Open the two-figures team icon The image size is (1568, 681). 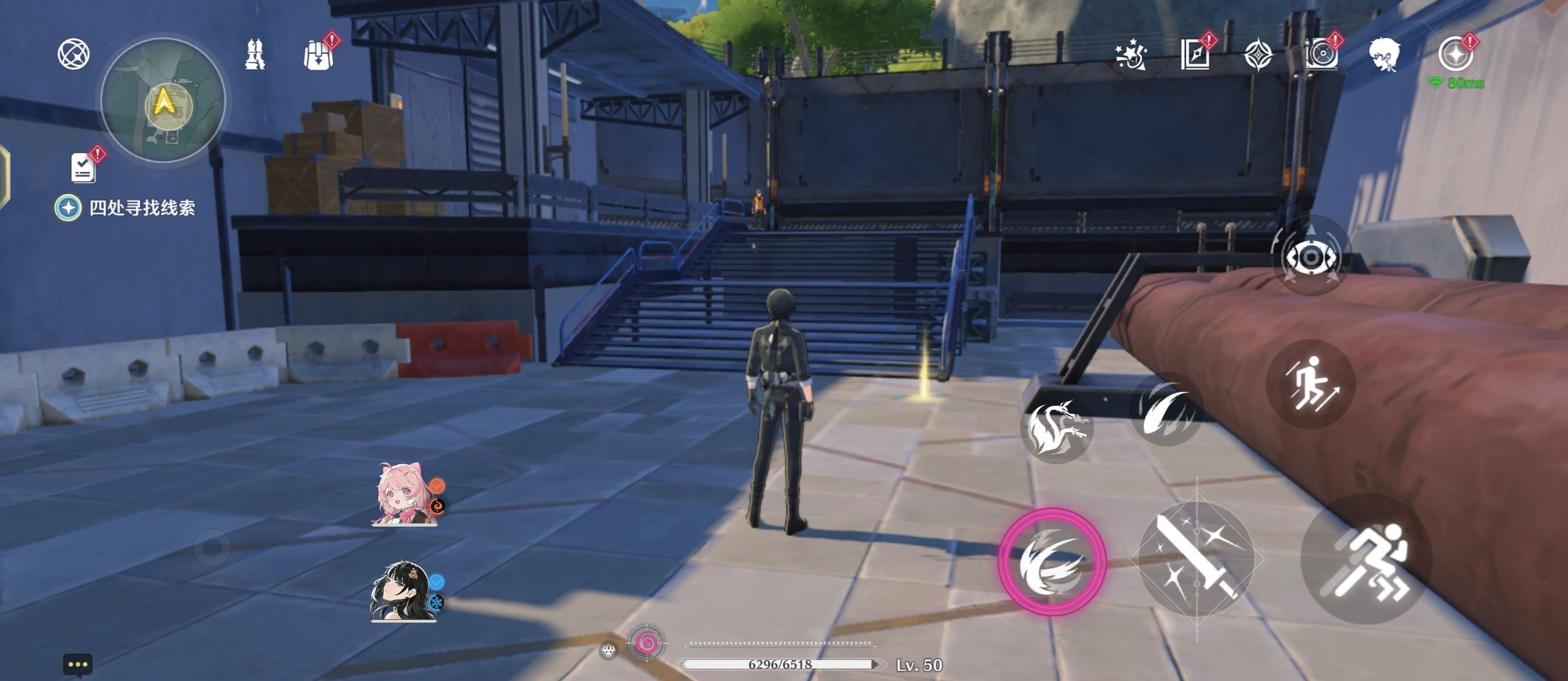click(255, 54)
